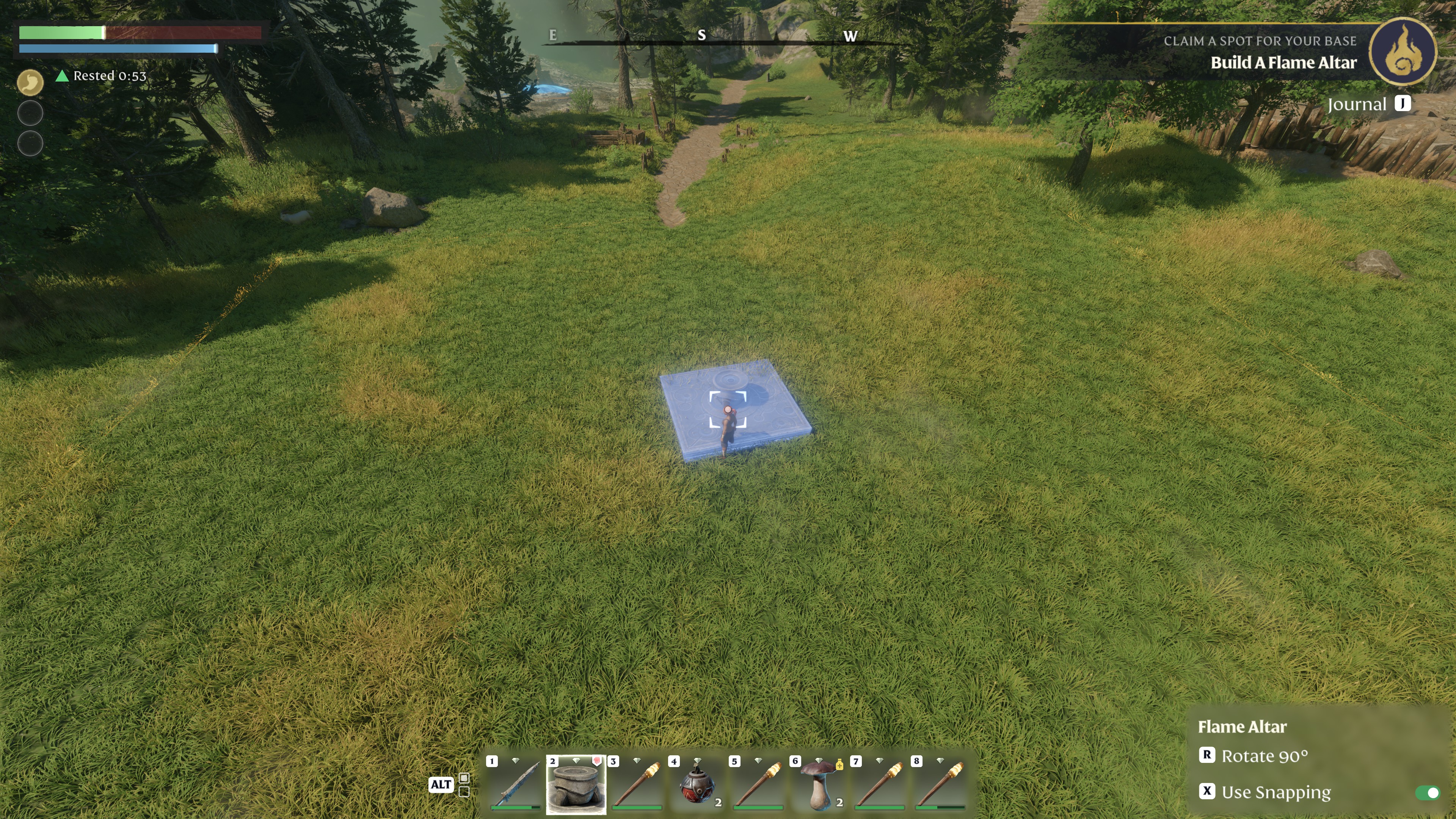Viewport: 1456px width, 819px height.
Task: Choose the bomb in hotbar slot 4
Action: coord(697,784)
